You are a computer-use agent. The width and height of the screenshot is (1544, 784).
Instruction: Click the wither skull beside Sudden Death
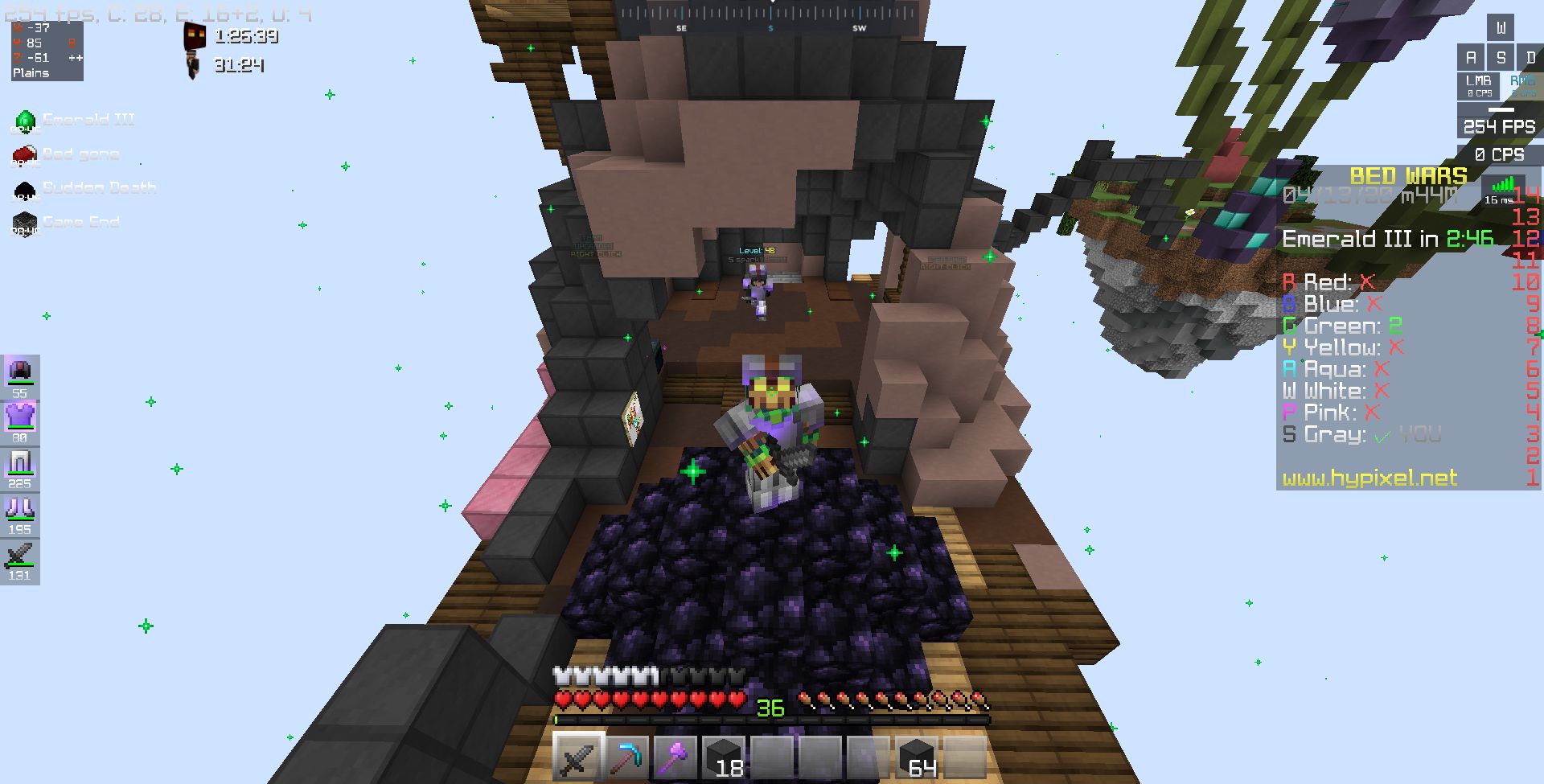[x=25, y=187]
